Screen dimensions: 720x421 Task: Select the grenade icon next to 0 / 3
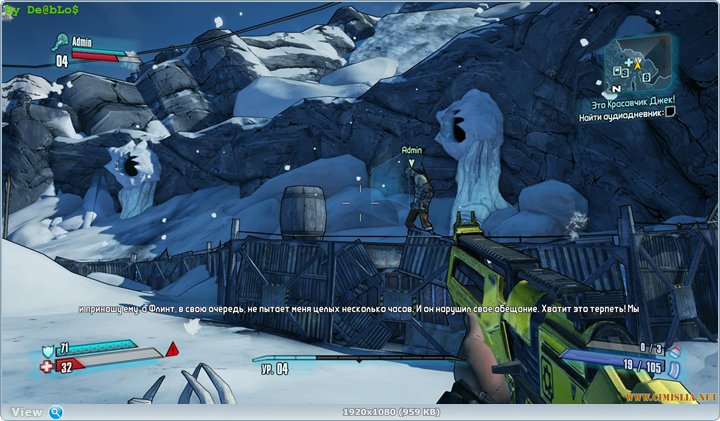coord(673,350)
